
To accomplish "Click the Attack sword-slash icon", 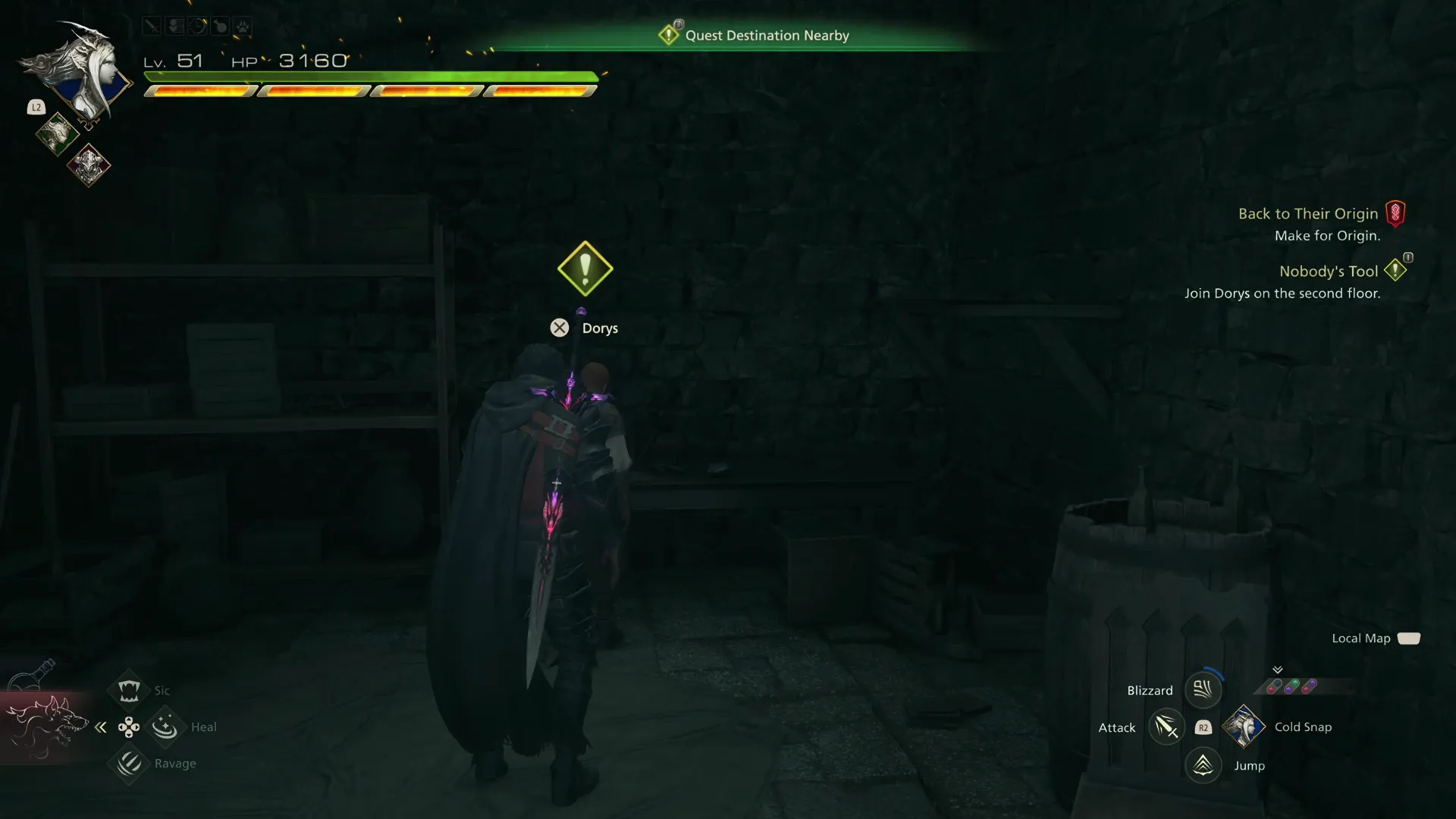I will [x=1166, y=726].
